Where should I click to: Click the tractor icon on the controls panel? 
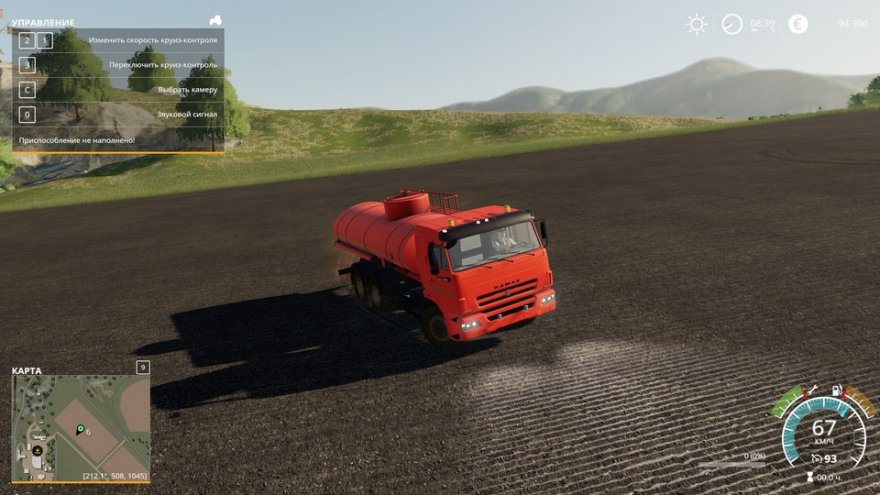(215, 20)
